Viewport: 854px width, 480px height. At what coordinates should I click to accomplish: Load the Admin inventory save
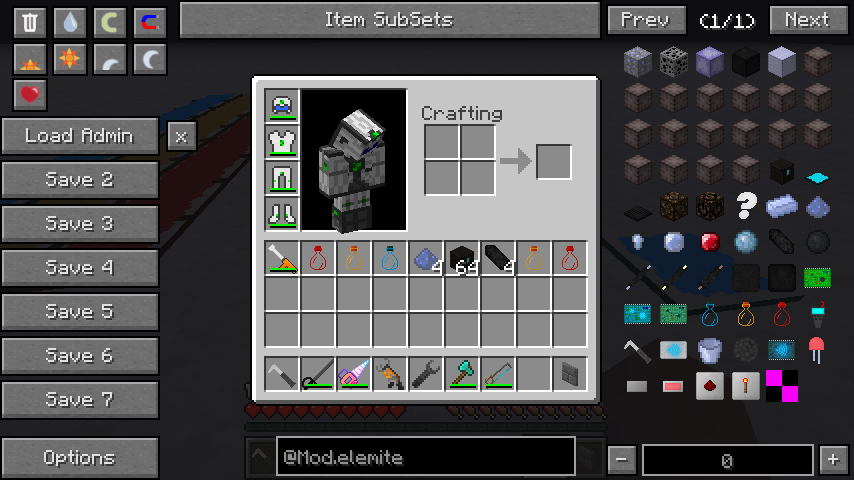(x=80, y=136)
